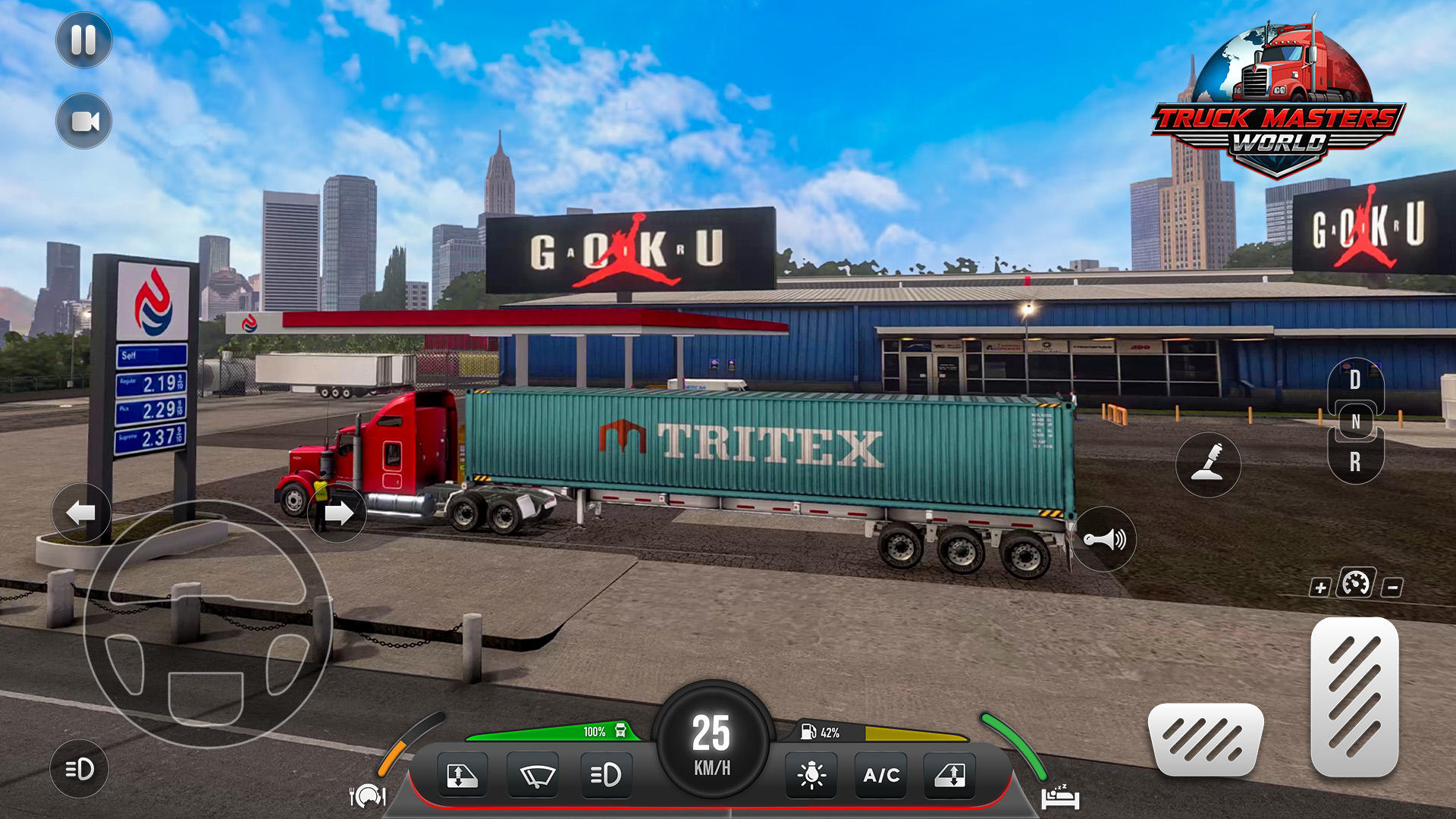Toggle the headlights on the bottom dashboard

[607, 774]
